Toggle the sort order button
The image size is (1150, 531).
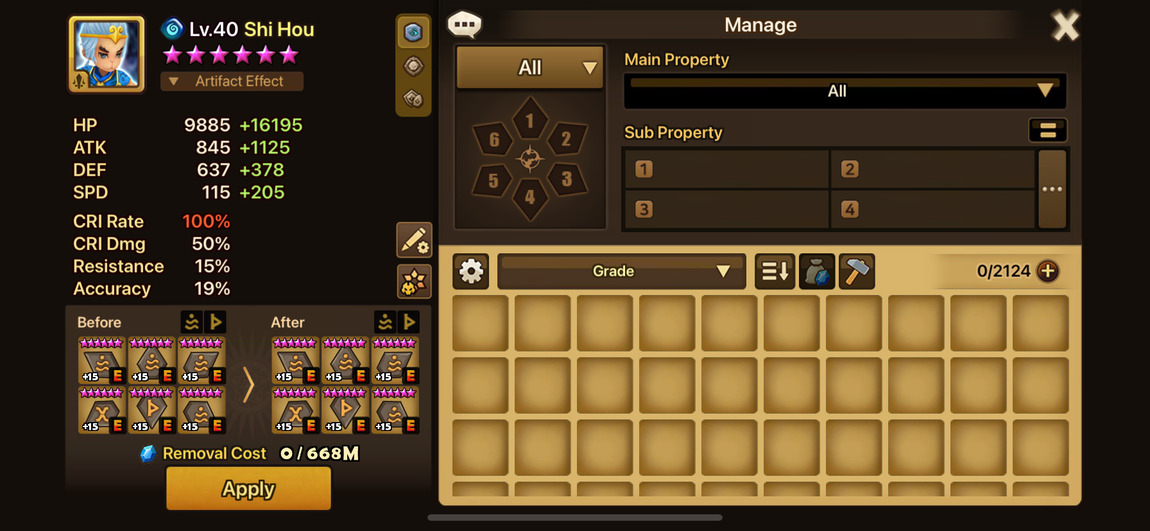(x=775, y=271)
